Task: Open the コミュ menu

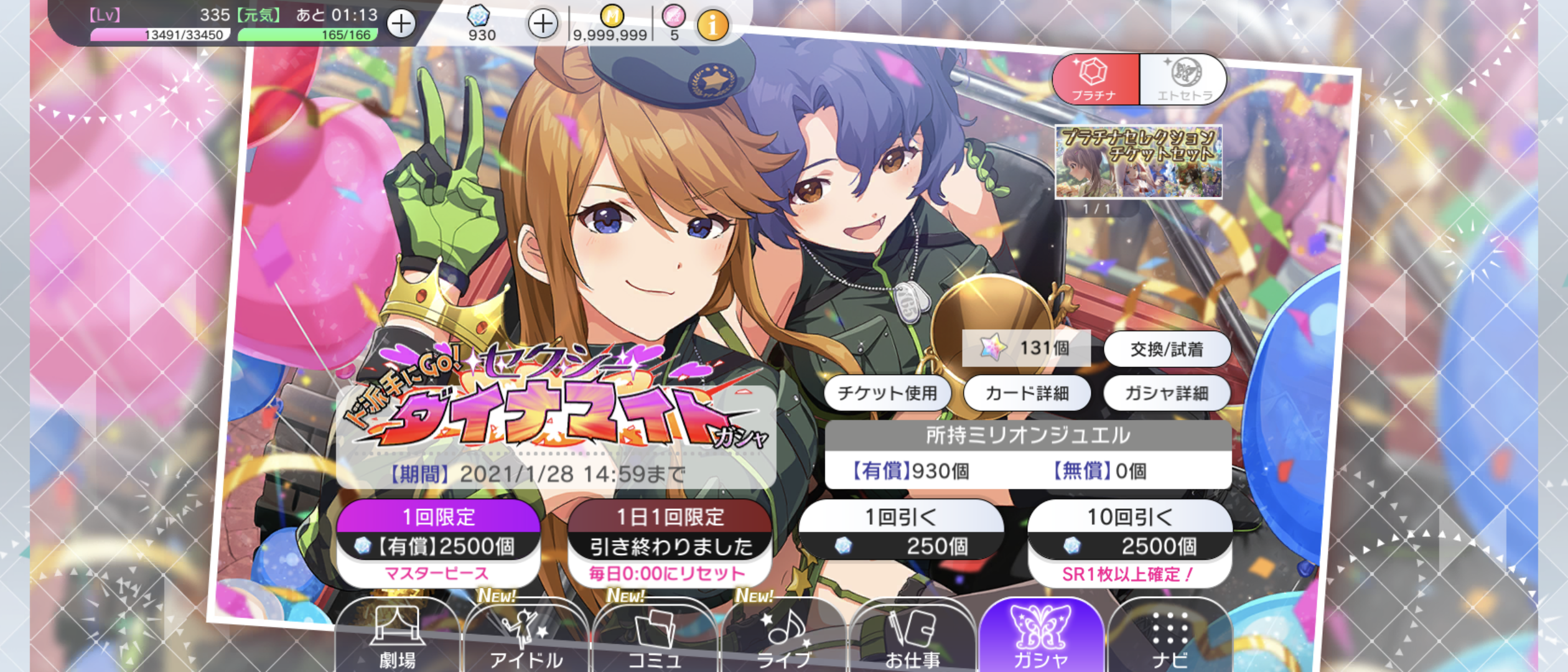Action: tap(655, 638)
